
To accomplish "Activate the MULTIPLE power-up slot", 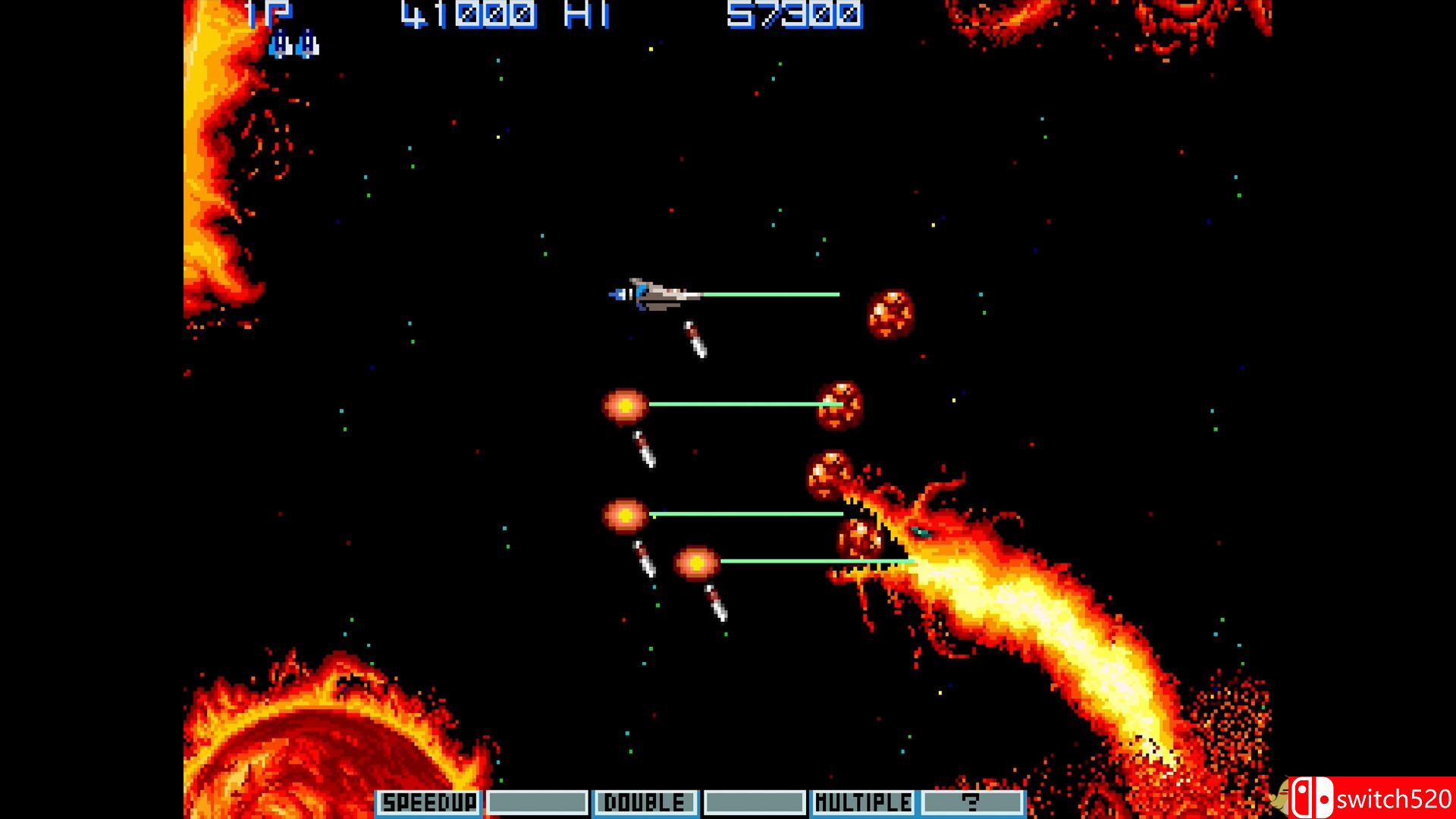I will click(863, 802).
